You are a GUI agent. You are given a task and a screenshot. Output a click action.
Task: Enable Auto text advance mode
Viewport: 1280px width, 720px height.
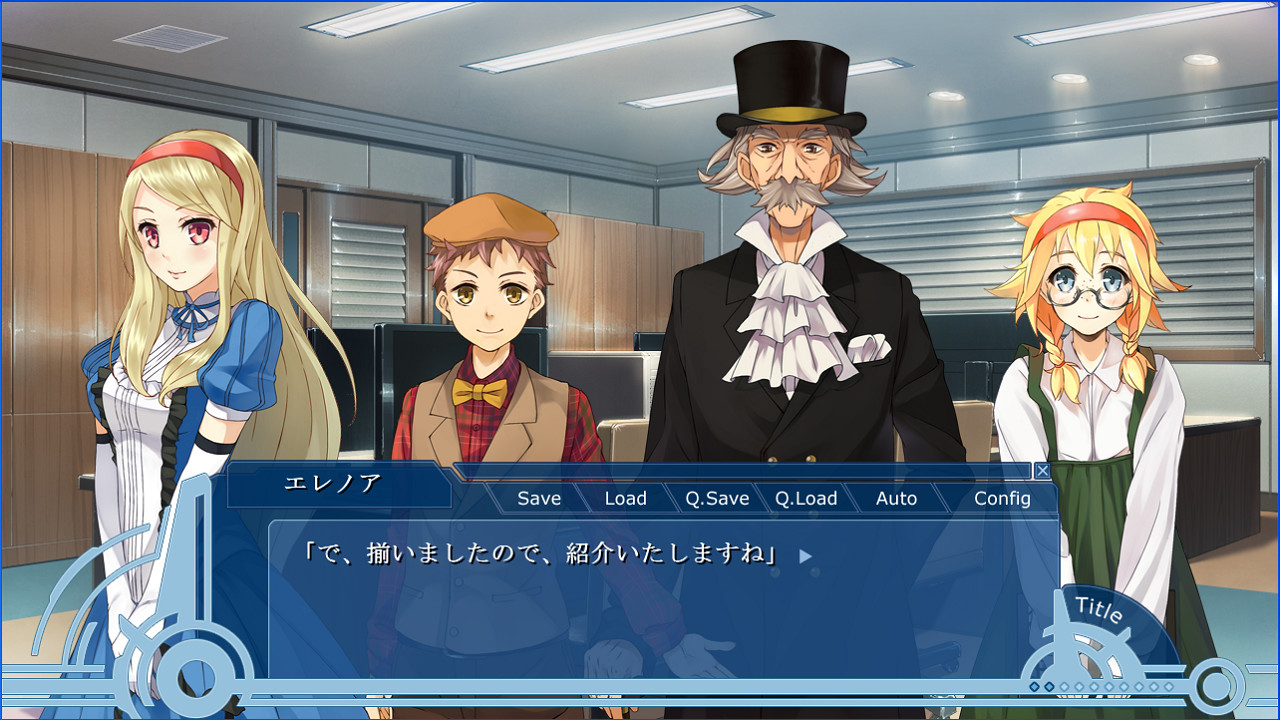[x=897, y=497]
